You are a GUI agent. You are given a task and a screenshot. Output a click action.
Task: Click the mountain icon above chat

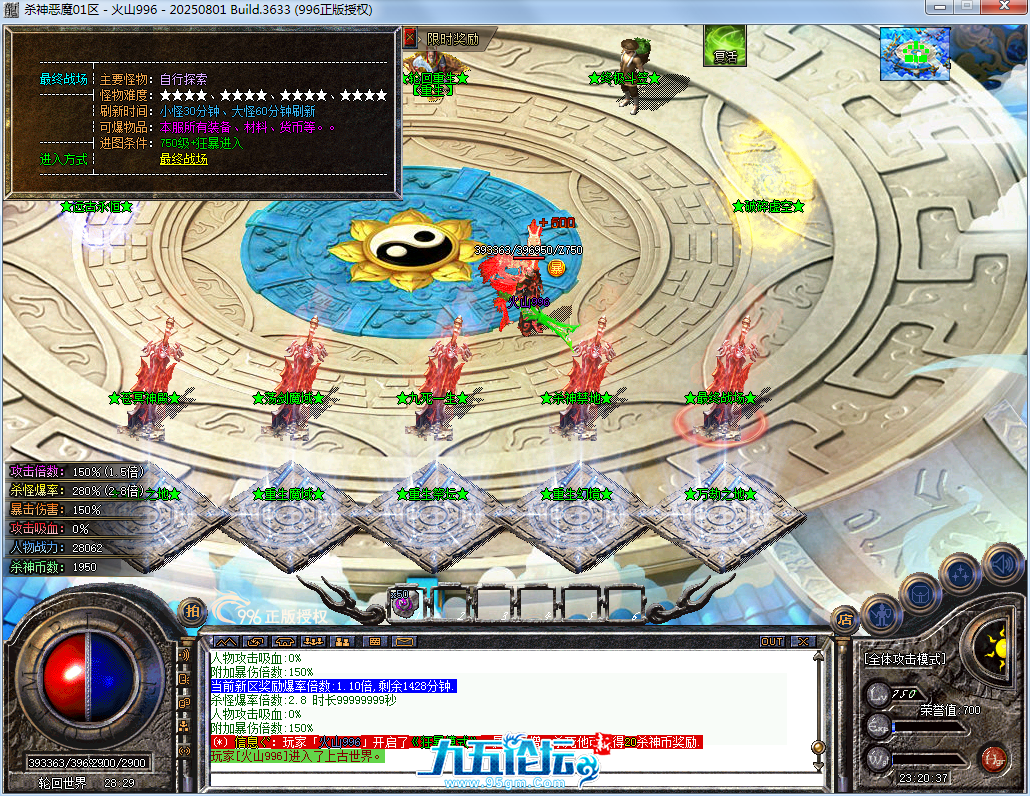coord(226,641)
